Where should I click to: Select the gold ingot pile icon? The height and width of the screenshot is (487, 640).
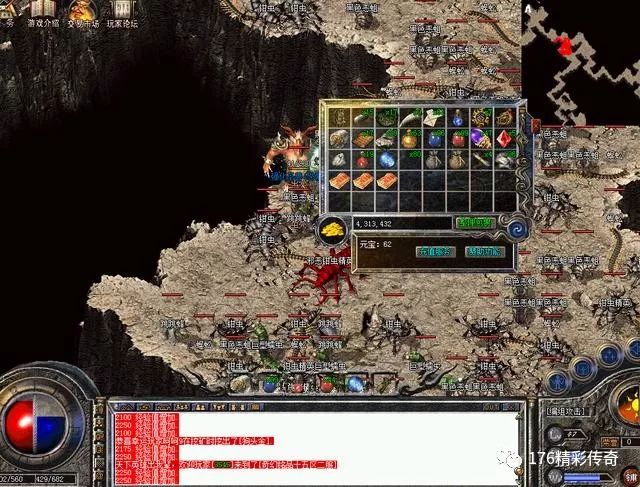331,231
